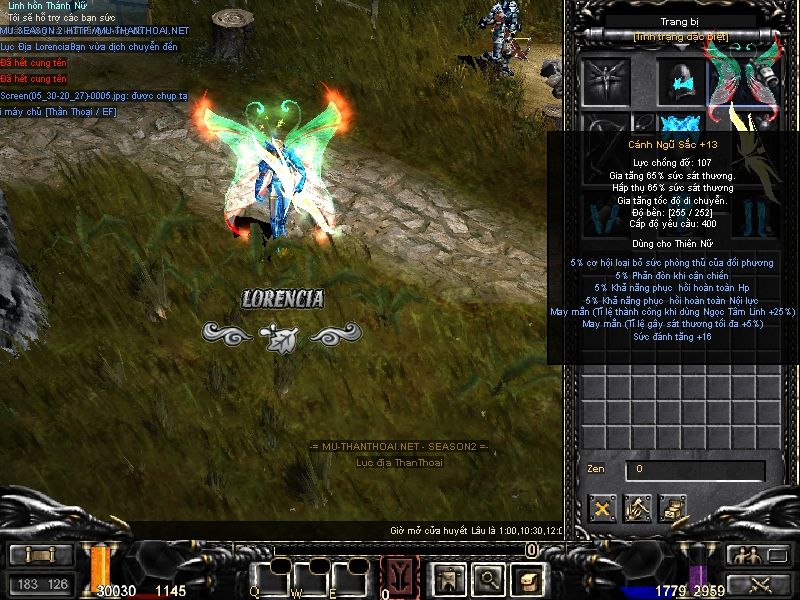Image resolution: width=800 pixels, height=600 pixels.
Task: Click the Zen amount field
Action: [x=695, y=469]
